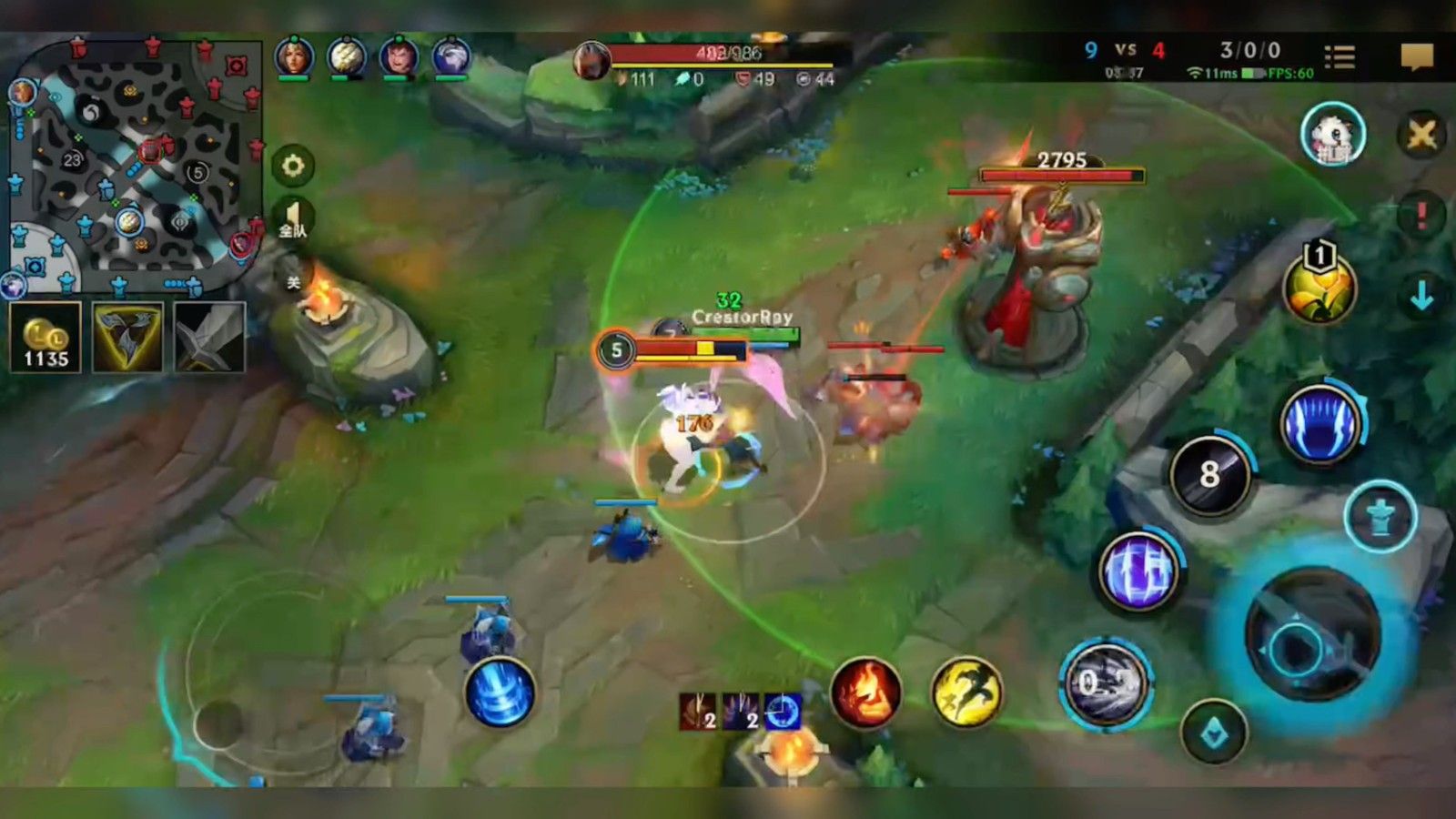Place a ward with the ward button
1456x819 pixels.
click(1380, 516)
